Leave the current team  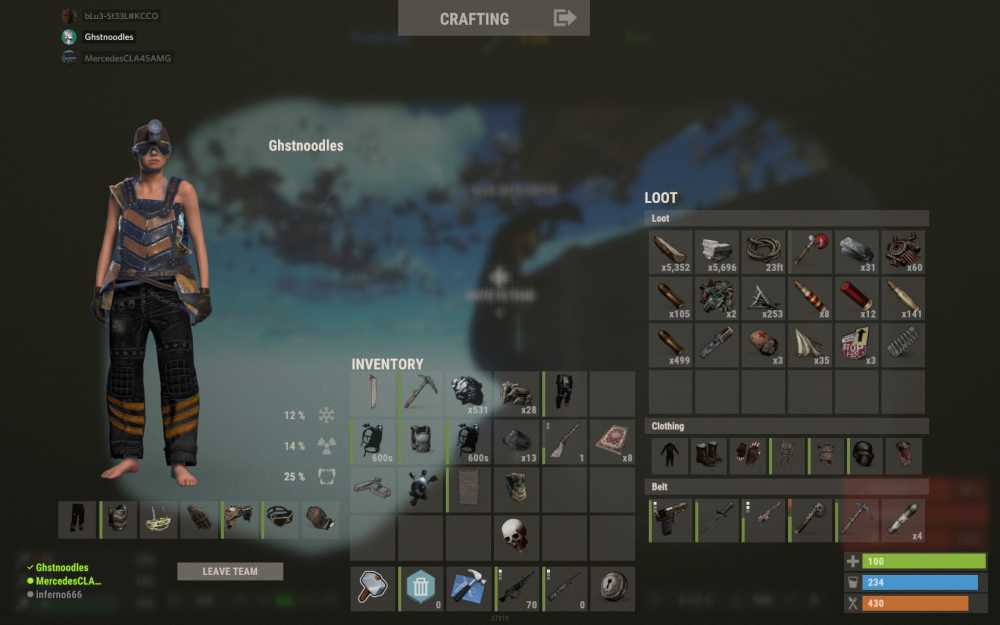230,572
